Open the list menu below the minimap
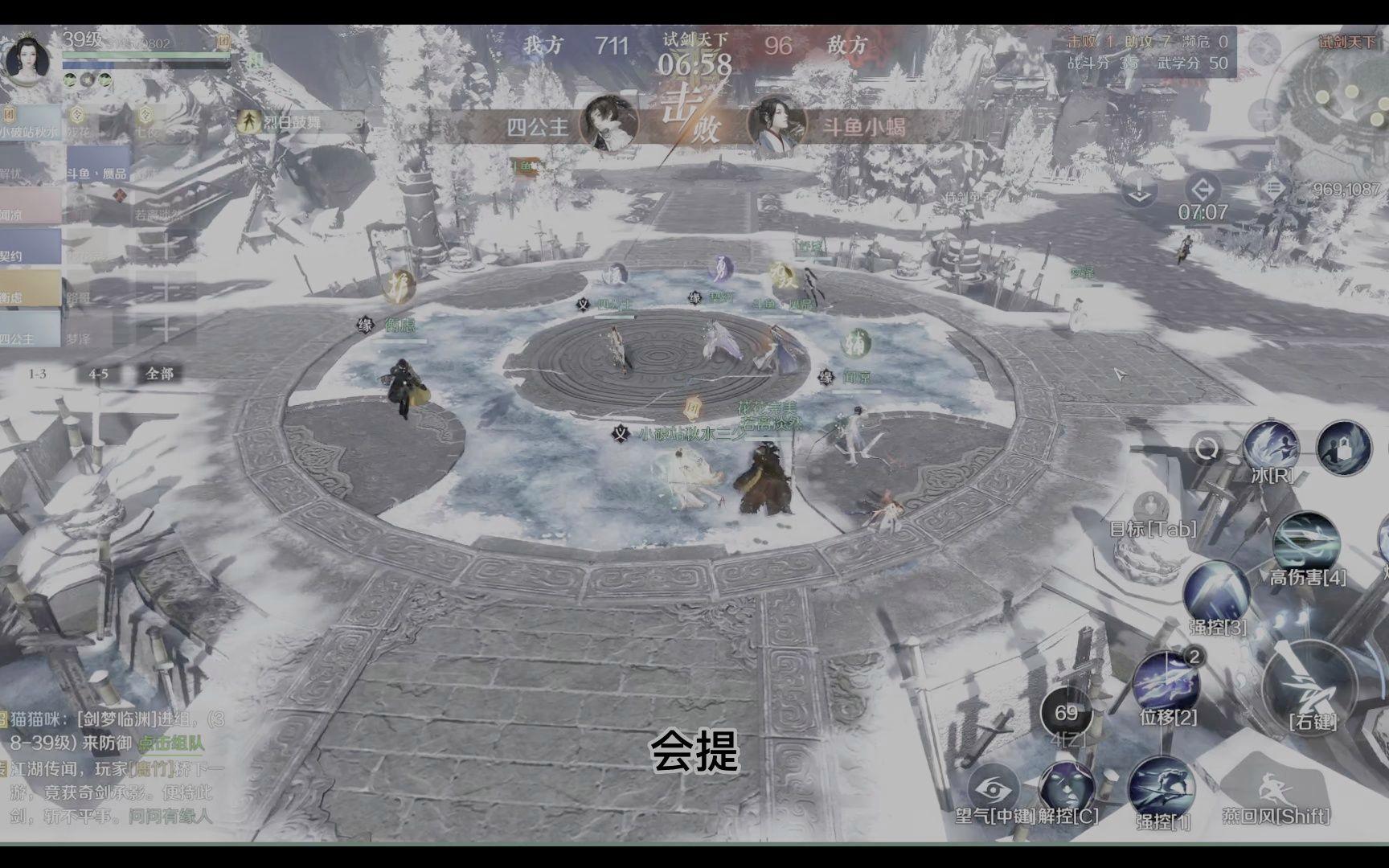This screenshot has height=868, width=1389. tap(1276, 187)
